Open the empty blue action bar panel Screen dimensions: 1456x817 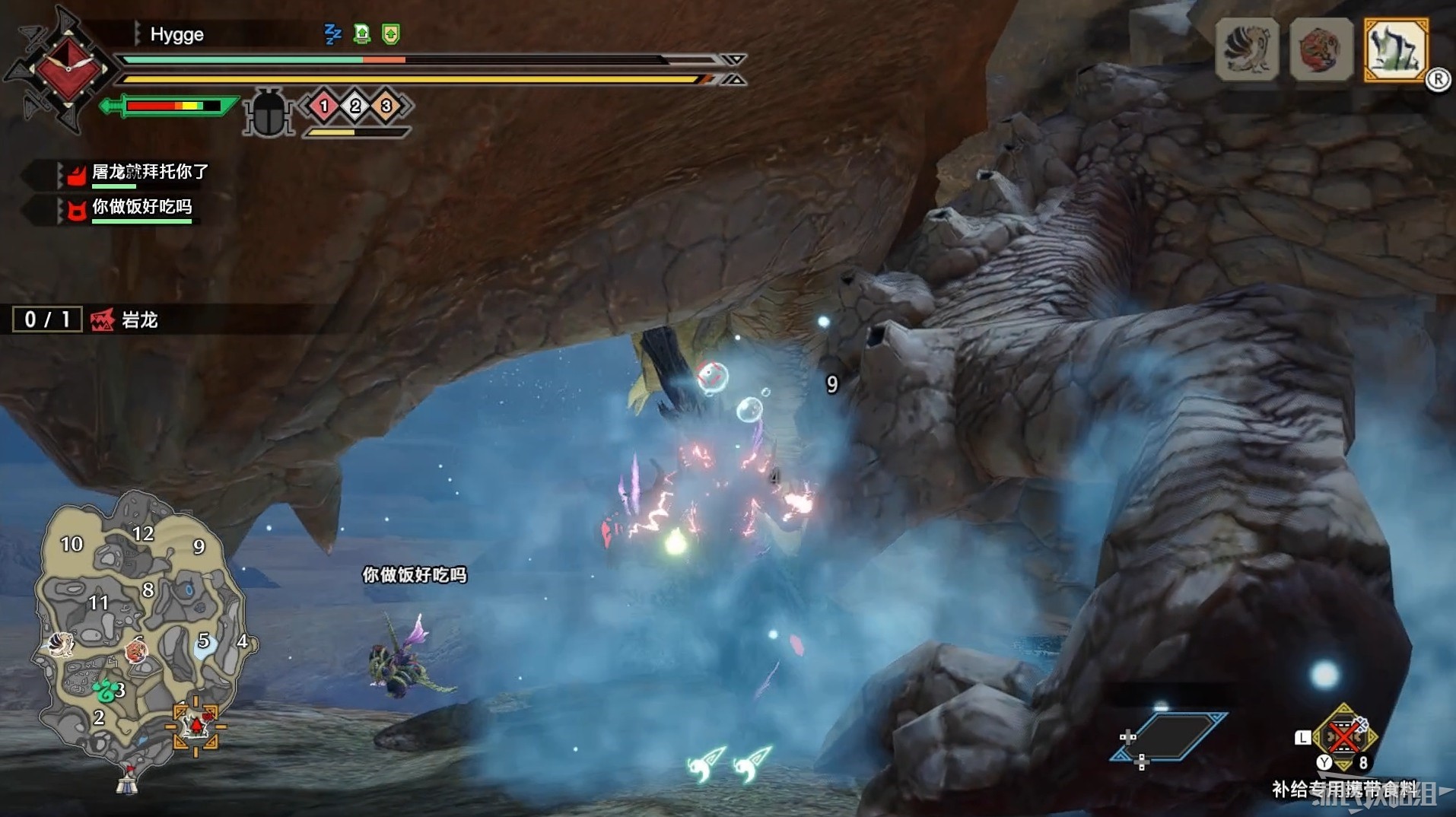pyautogui.click(x=1169, y=736)
